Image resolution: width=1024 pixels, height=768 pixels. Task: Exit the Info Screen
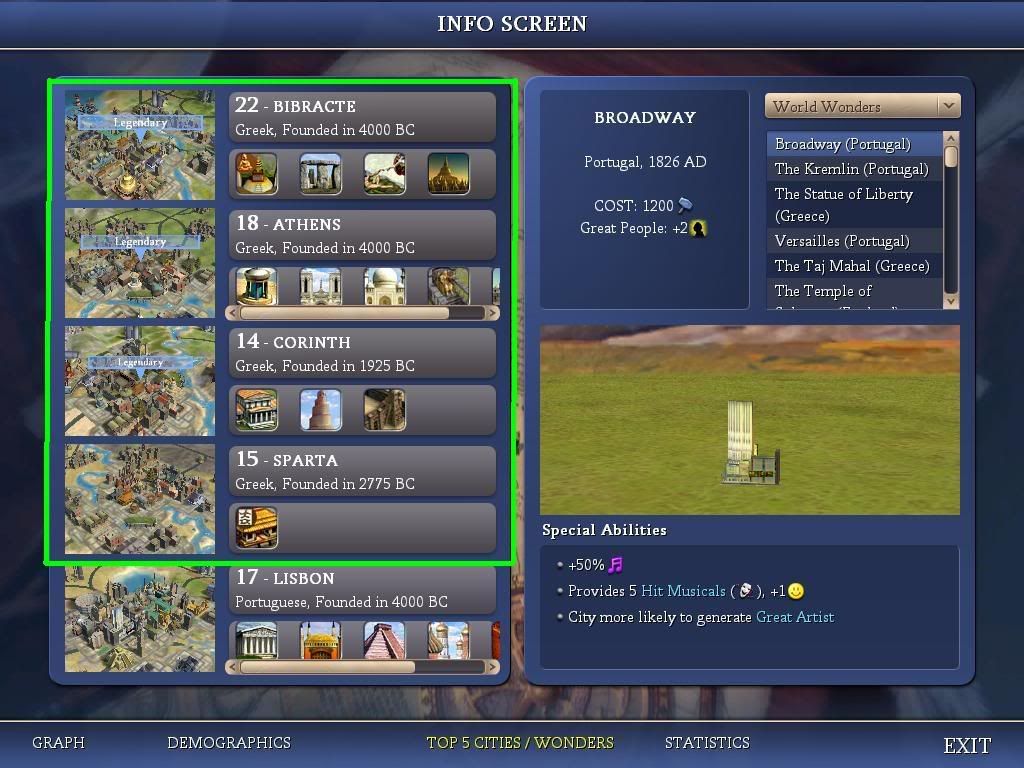[967, 746]
